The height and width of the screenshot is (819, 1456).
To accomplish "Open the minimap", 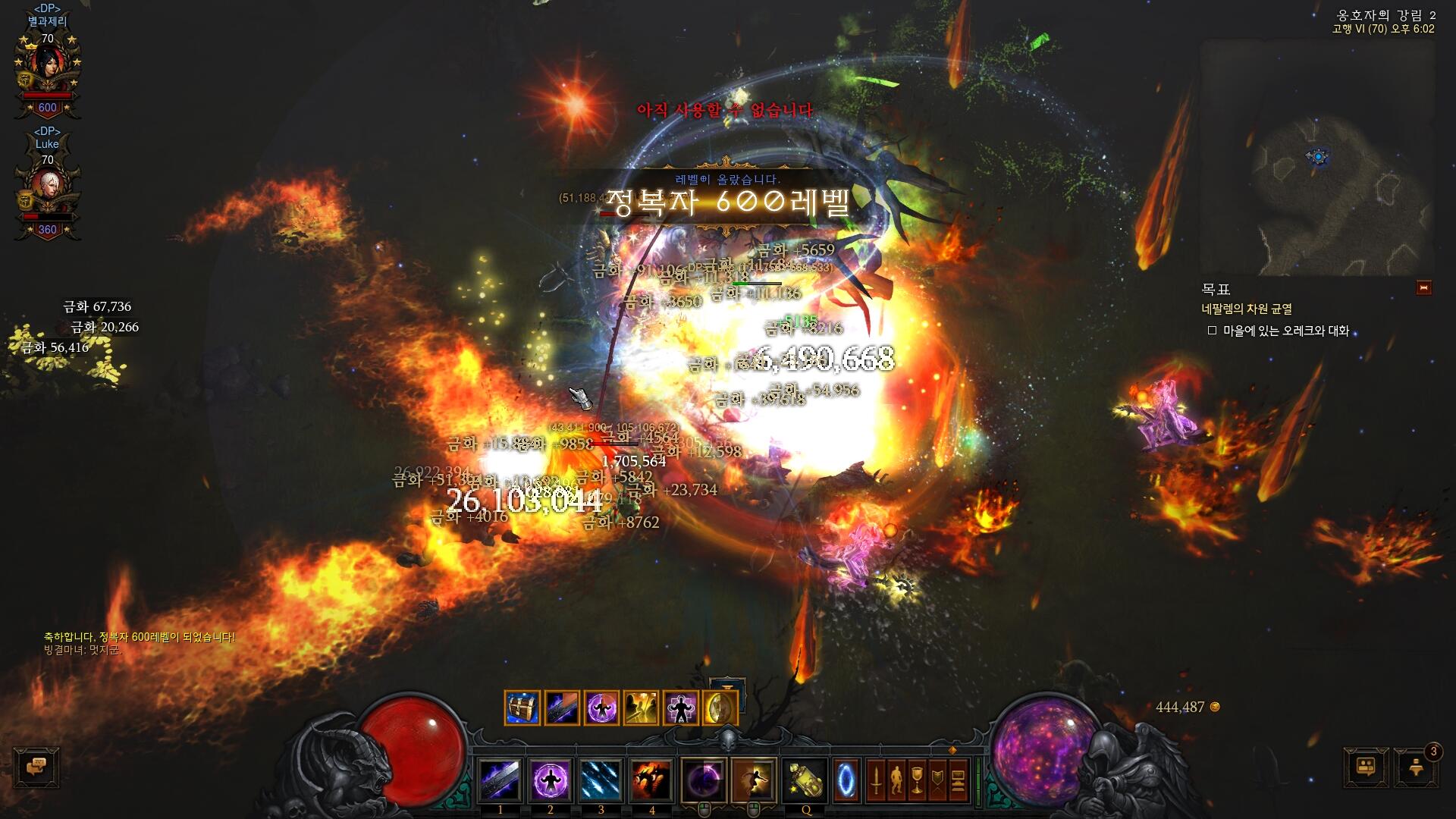I will coord(1317,158).
